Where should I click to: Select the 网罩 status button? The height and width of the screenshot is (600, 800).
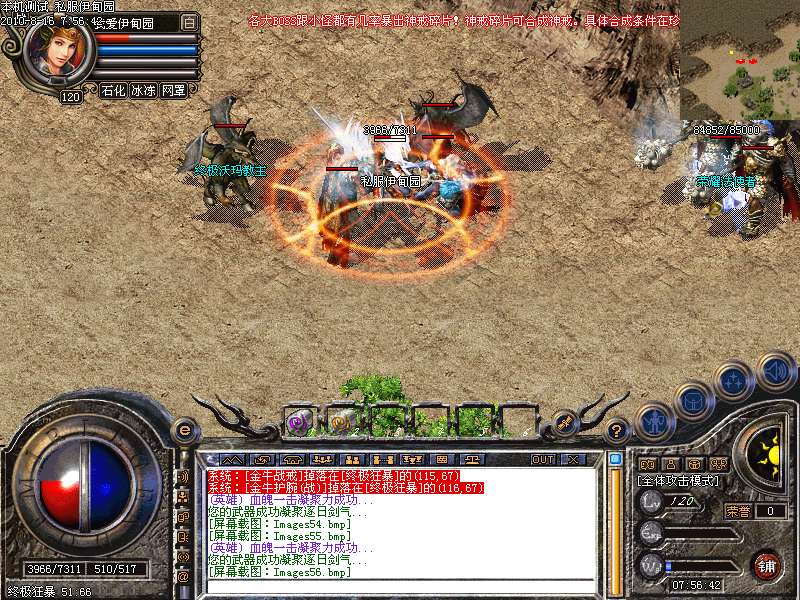[x=173, y=90]
